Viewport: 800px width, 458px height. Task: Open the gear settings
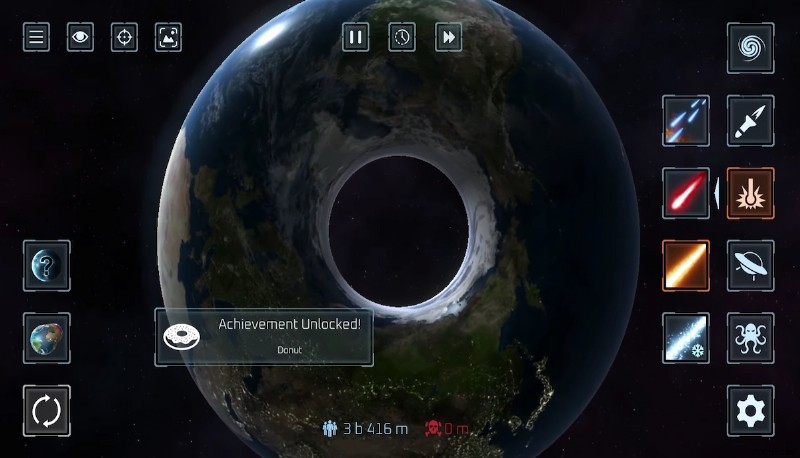(x=750, y=410)
